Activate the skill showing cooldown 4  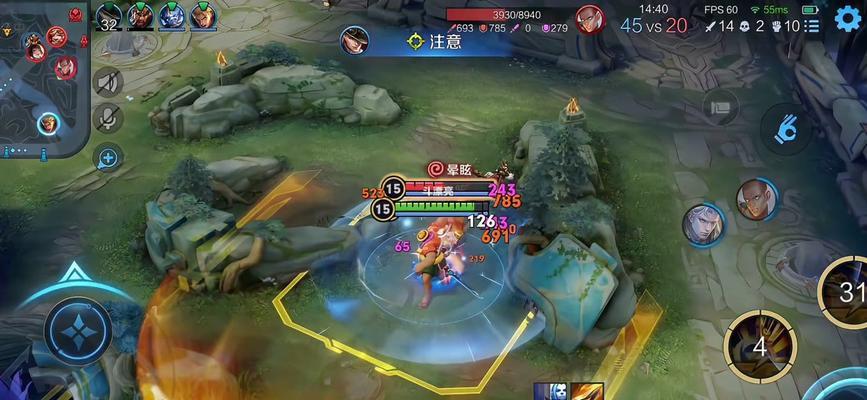point(759,343)
